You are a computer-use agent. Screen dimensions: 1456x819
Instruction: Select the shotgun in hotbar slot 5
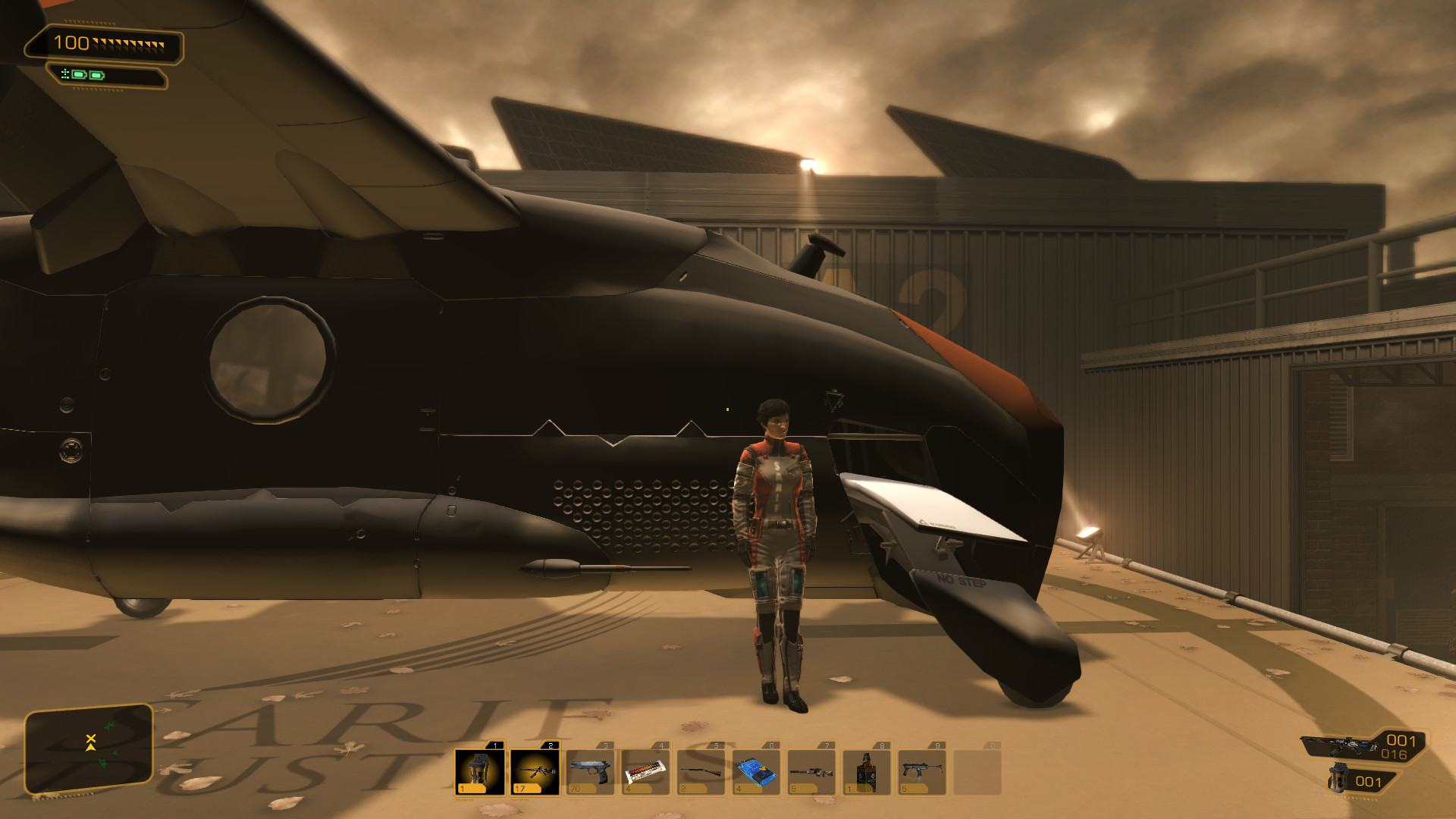pos(701,771)
